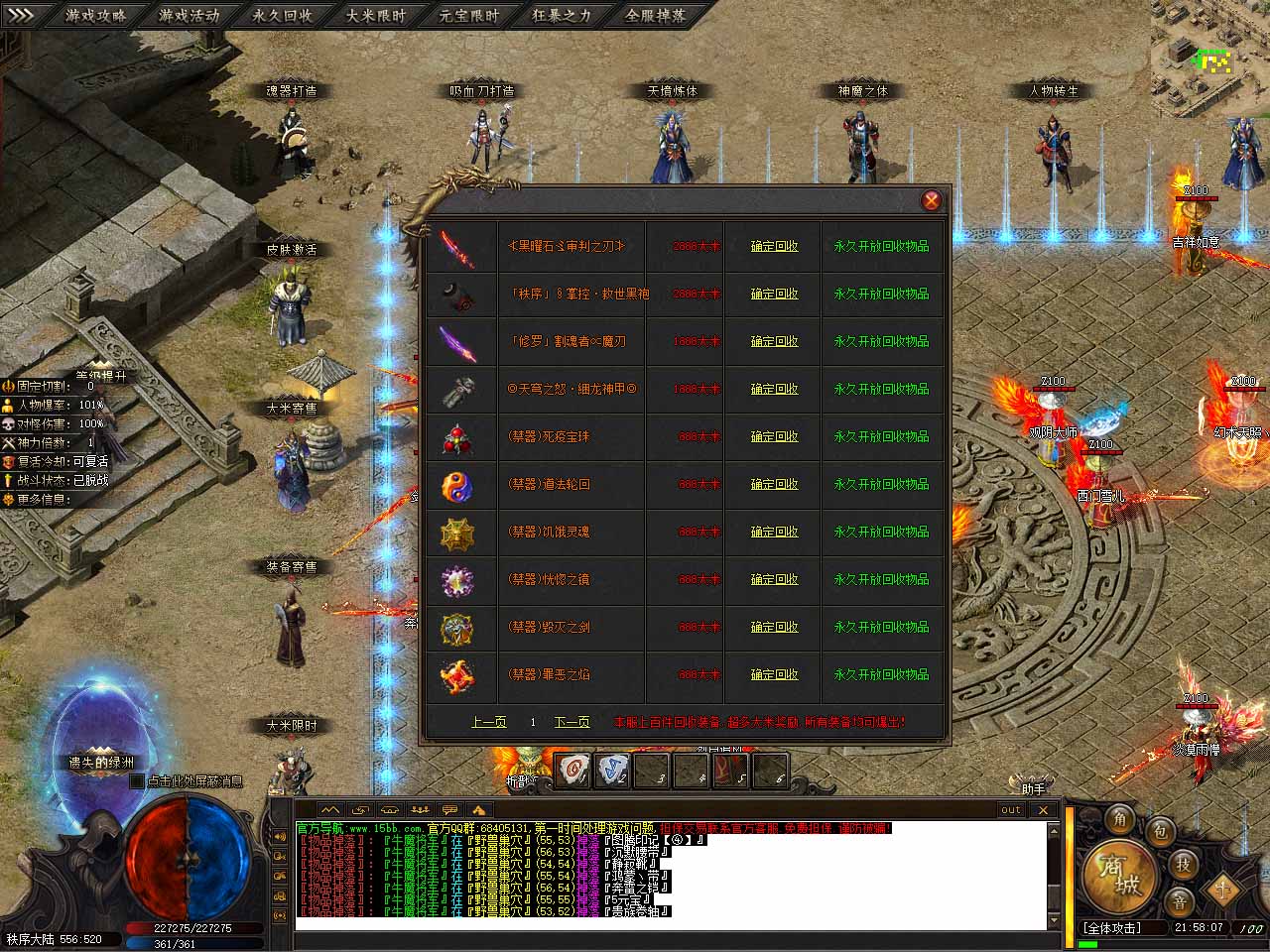Toggle the 点击此处屏蔽消息 checkbox
Screen dimensions: 1270x952
tap(137, 781)
